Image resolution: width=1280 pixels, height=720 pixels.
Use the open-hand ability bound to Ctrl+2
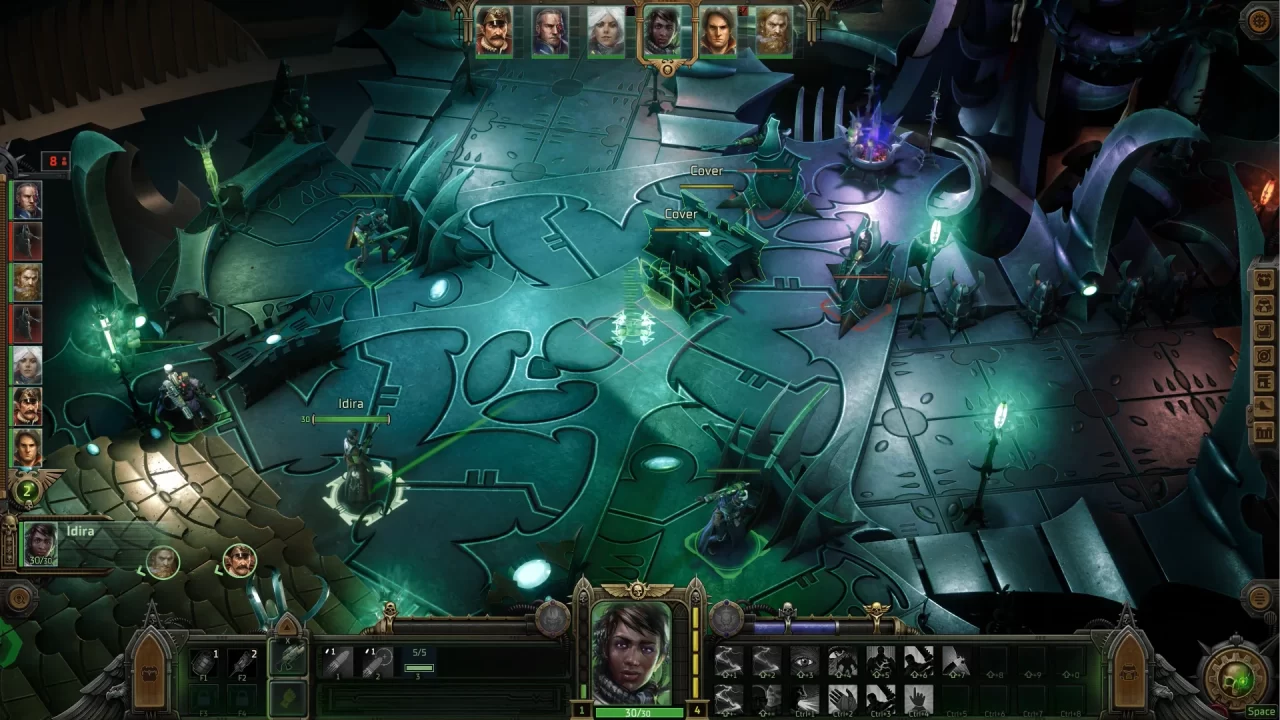pyautogui.click(x=841, y=697)
